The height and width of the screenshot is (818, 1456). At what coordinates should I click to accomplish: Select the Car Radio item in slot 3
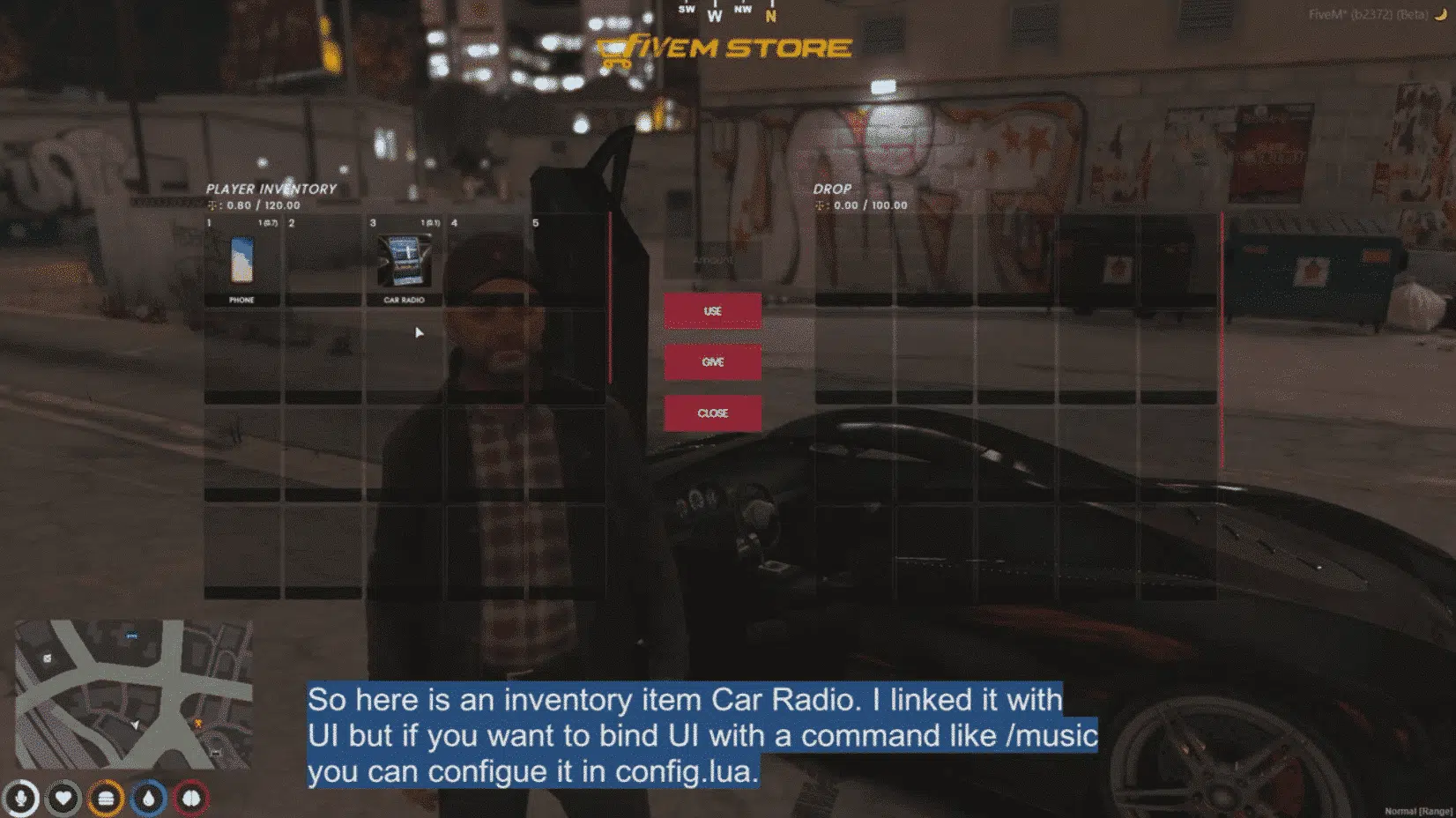tap(403, 262)
